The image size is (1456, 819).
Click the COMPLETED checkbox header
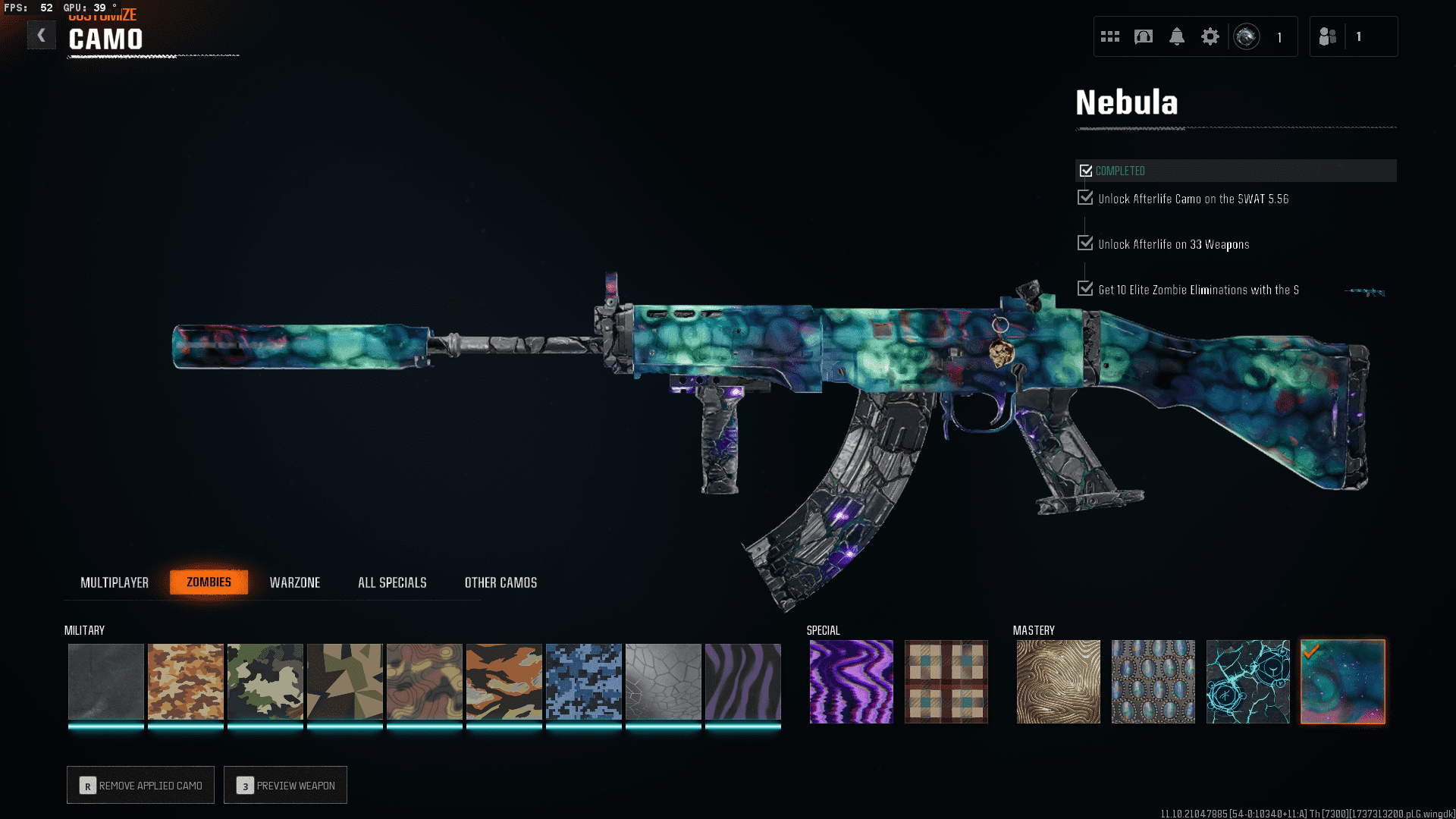coord(1086,170)
